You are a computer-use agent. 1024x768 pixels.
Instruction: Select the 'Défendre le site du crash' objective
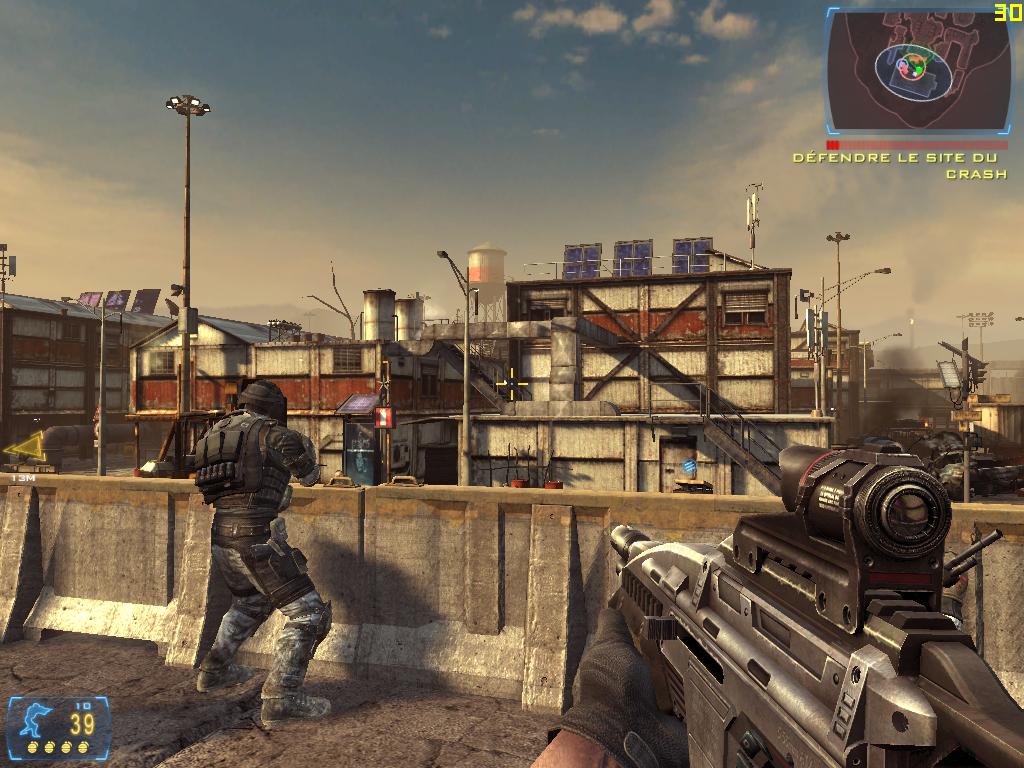click(x=899, y=165)
